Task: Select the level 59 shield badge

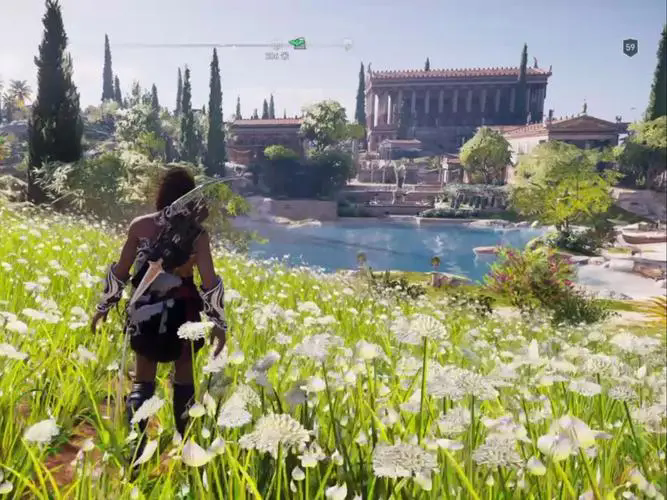Action: [630, 47]
